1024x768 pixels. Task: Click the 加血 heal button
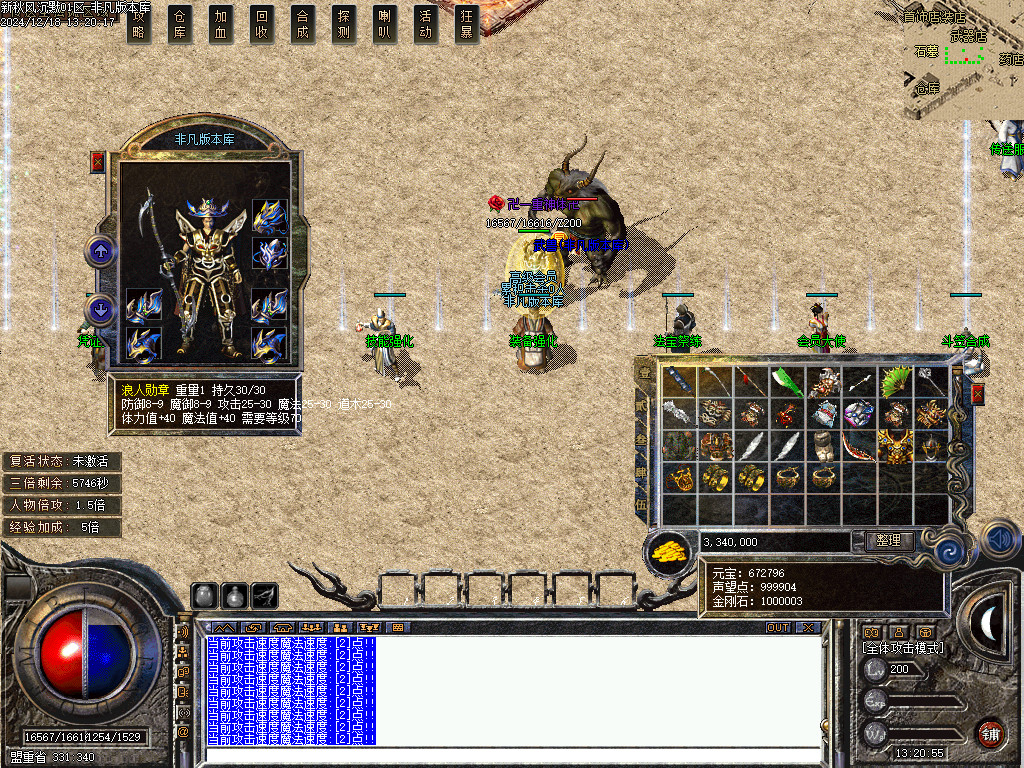(x=221, y=24)
